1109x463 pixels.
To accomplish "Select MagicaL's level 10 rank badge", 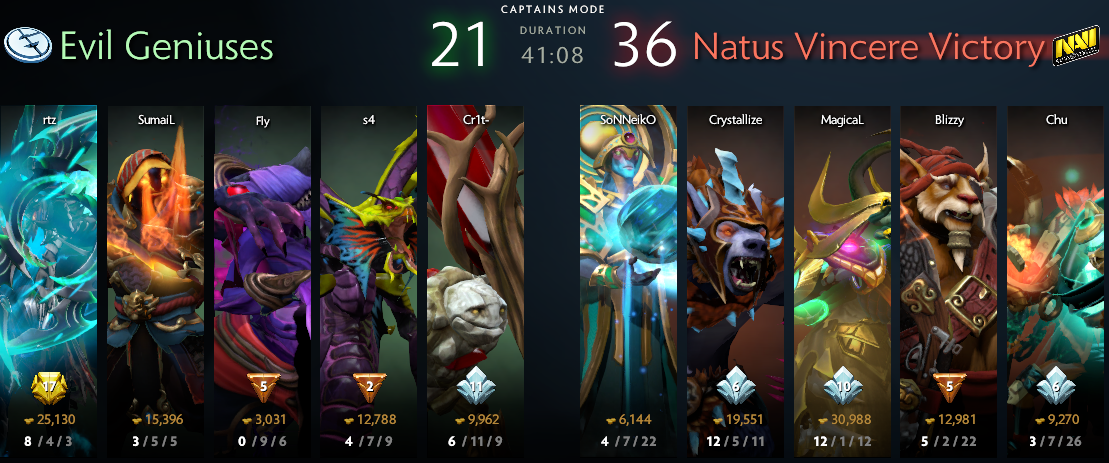I will coord(842,387).
